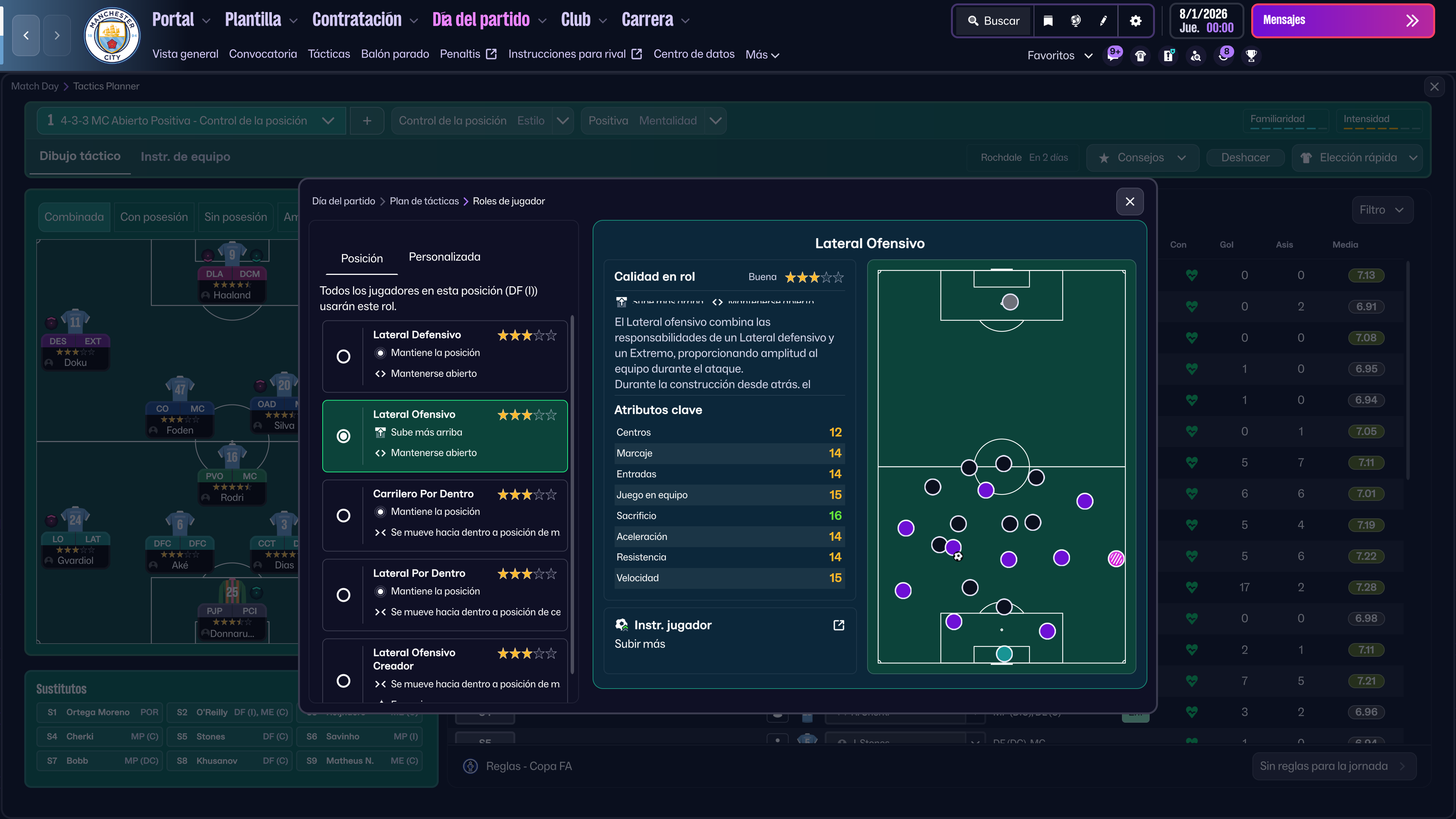This screenshot has height=819, width=1456.
Task: Select the Lateral Defensivo role radio button
Action: pos(344,357)
